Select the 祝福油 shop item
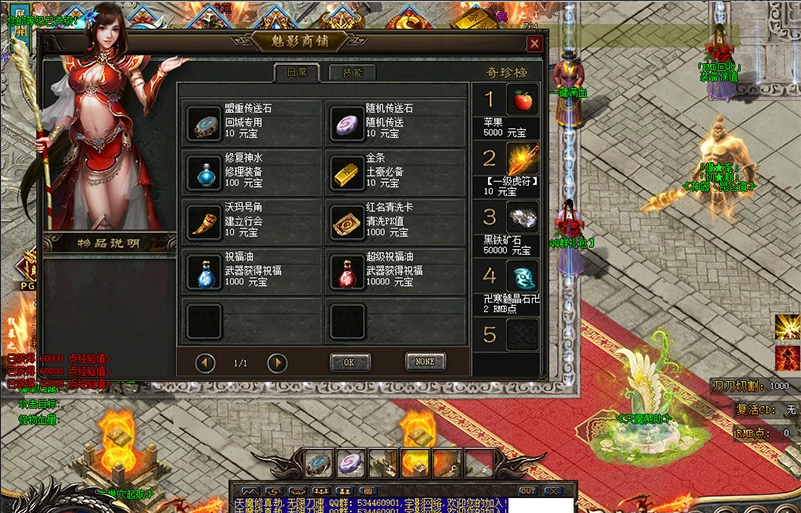Image resolution: width=801 pixels, height=513 pixels. (204, 271)
